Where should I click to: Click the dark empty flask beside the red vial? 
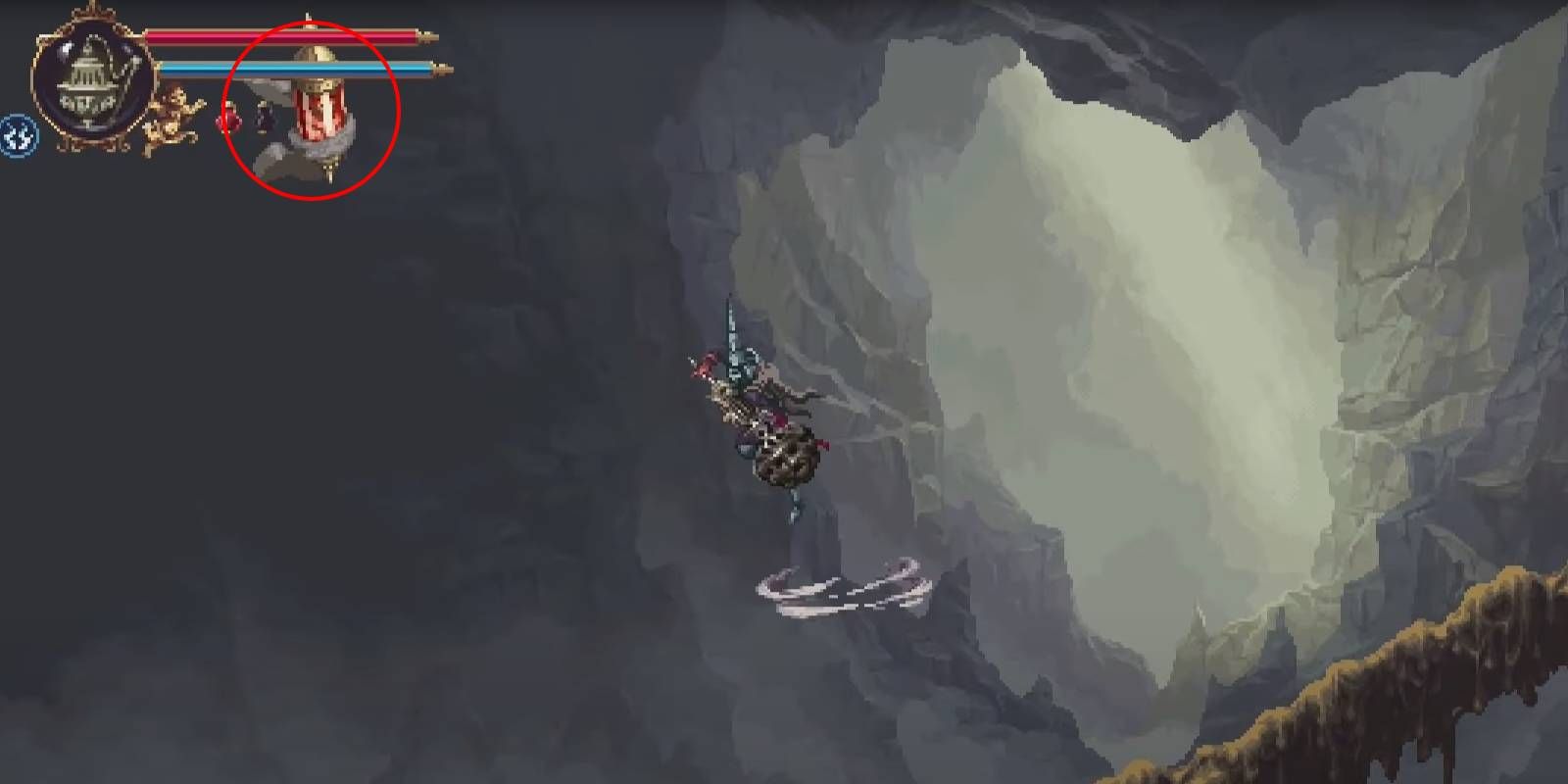263,120
